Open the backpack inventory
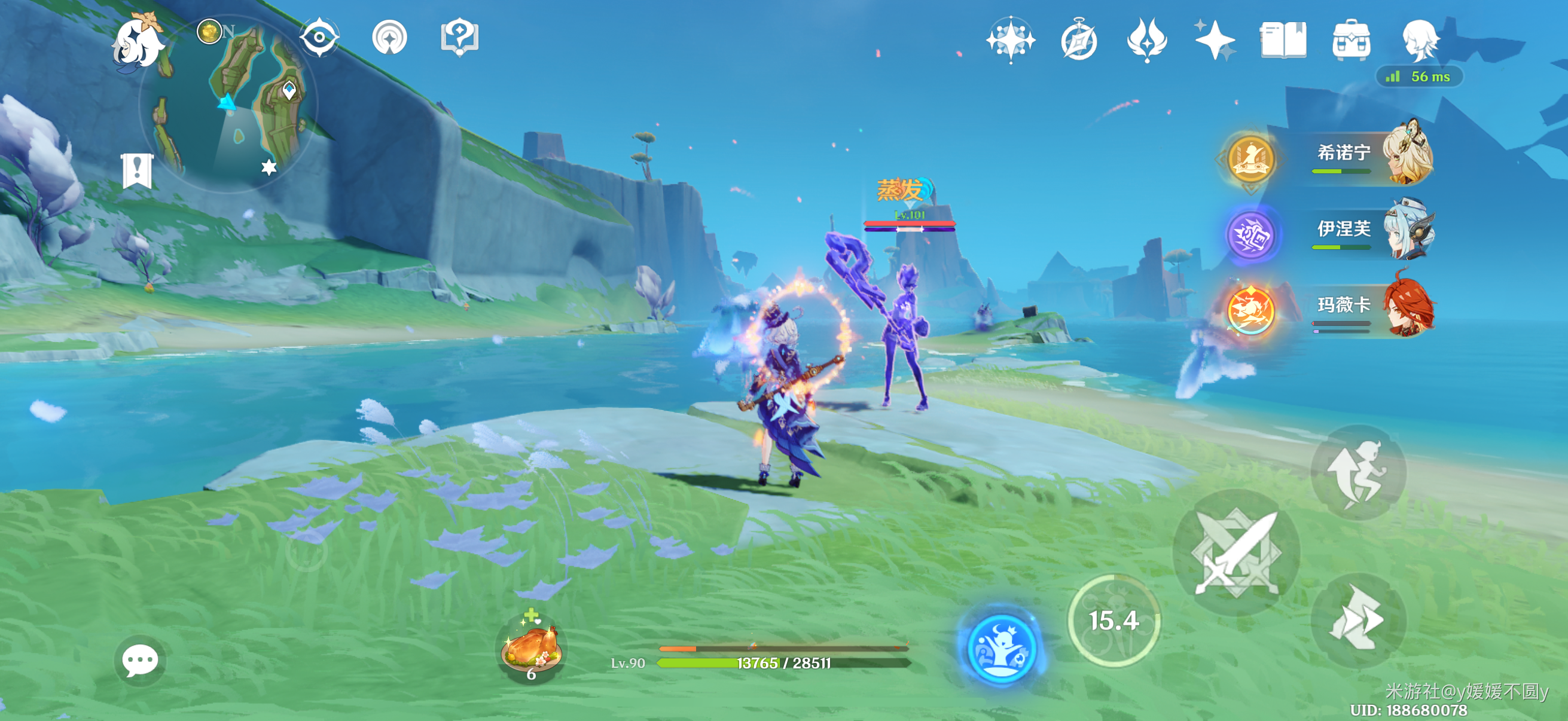This screenshot has height=721, width=1568. point(1352,40)
